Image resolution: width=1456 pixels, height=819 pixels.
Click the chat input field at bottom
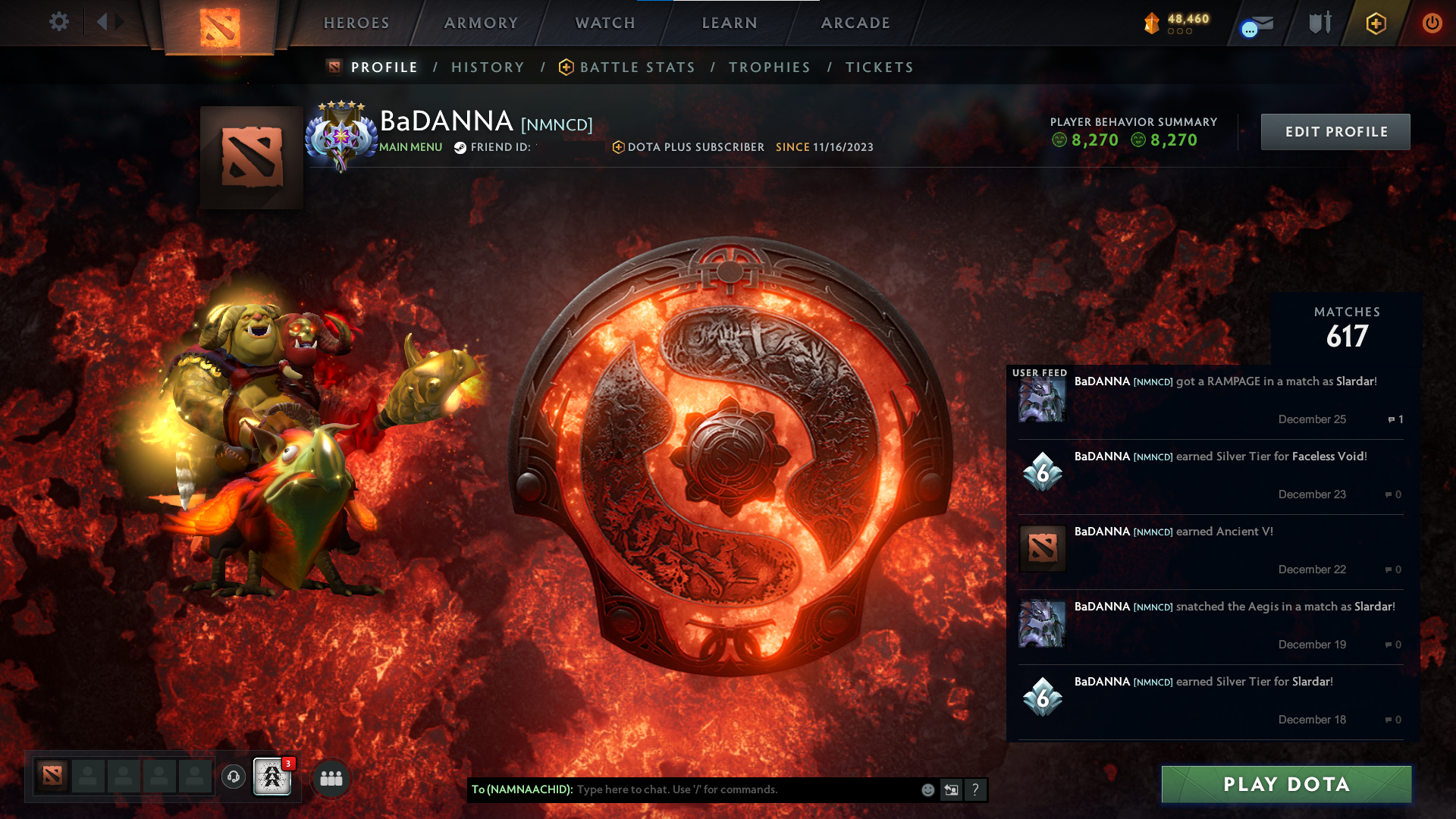pyautogui.click(x=720, y=789)
